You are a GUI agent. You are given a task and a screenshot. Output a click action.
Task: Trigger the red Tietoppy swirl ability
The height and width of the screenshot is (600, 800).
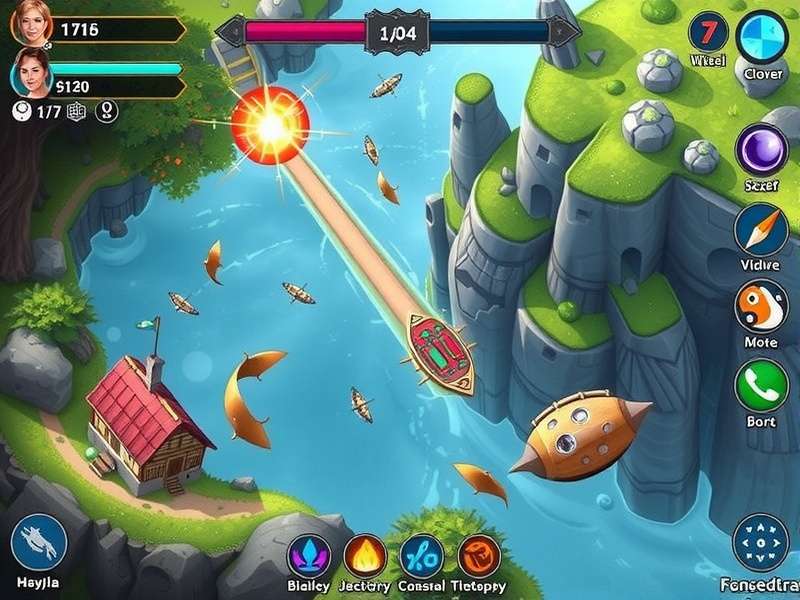[x=479, y=557]
